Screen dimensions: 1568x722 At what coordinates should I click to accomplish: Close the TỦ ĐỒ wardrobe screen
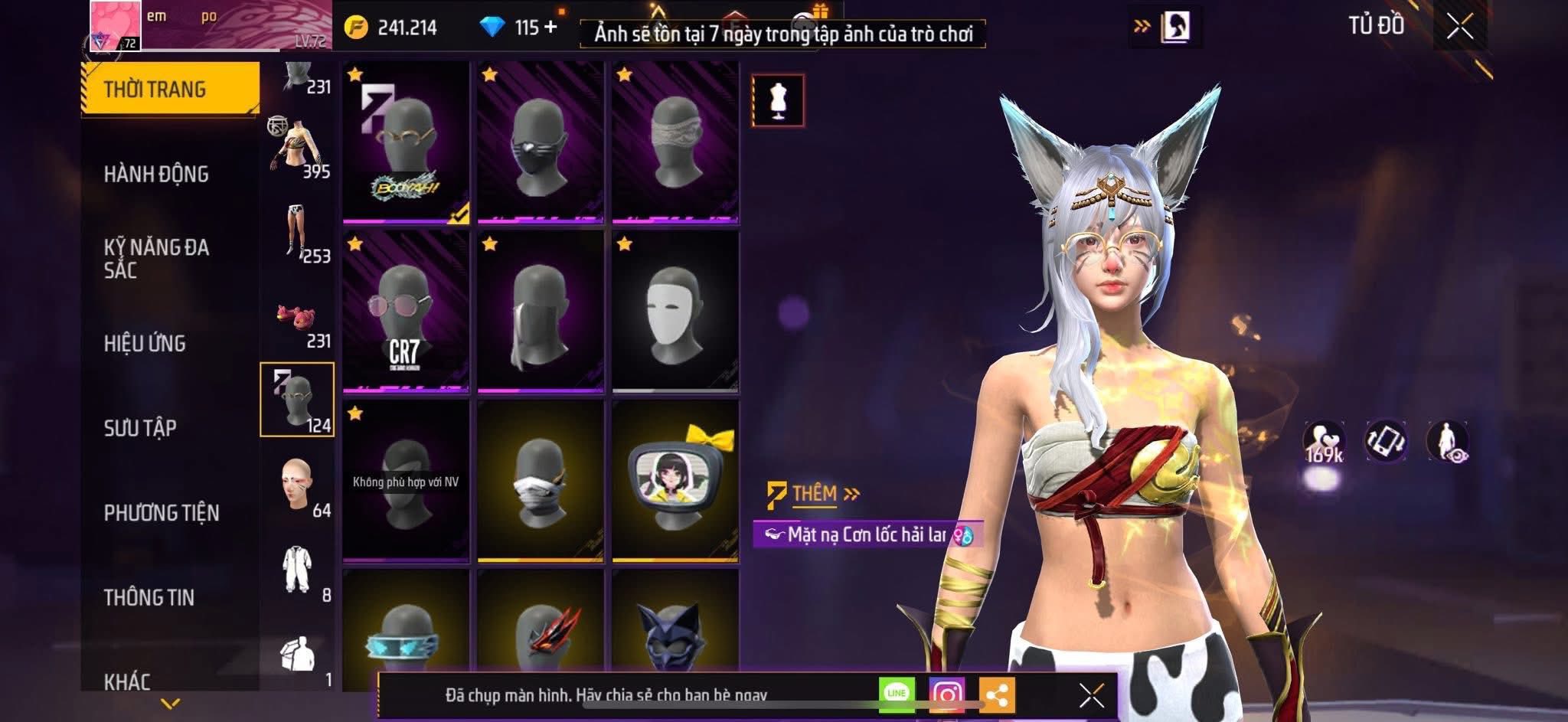(x=1459, y=28)
